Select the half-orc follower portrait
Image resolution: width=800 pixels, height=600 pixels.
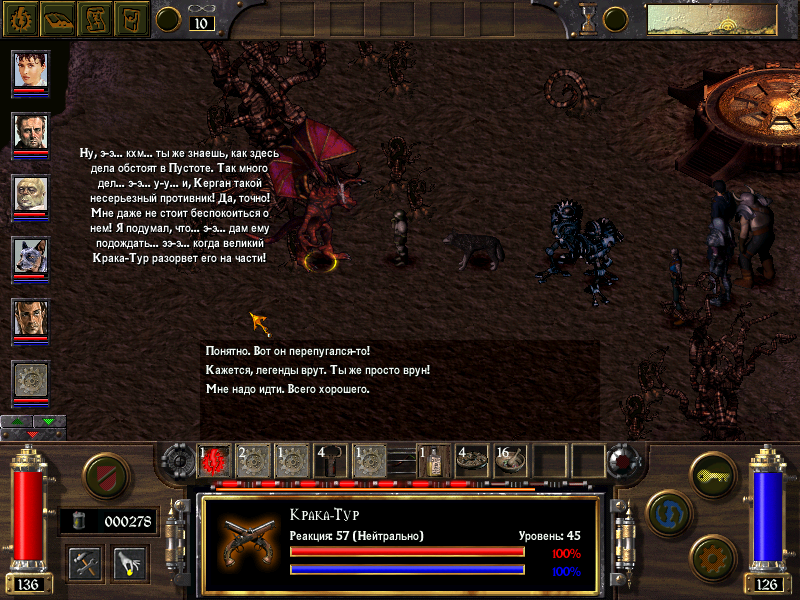[x=31, y=195]
